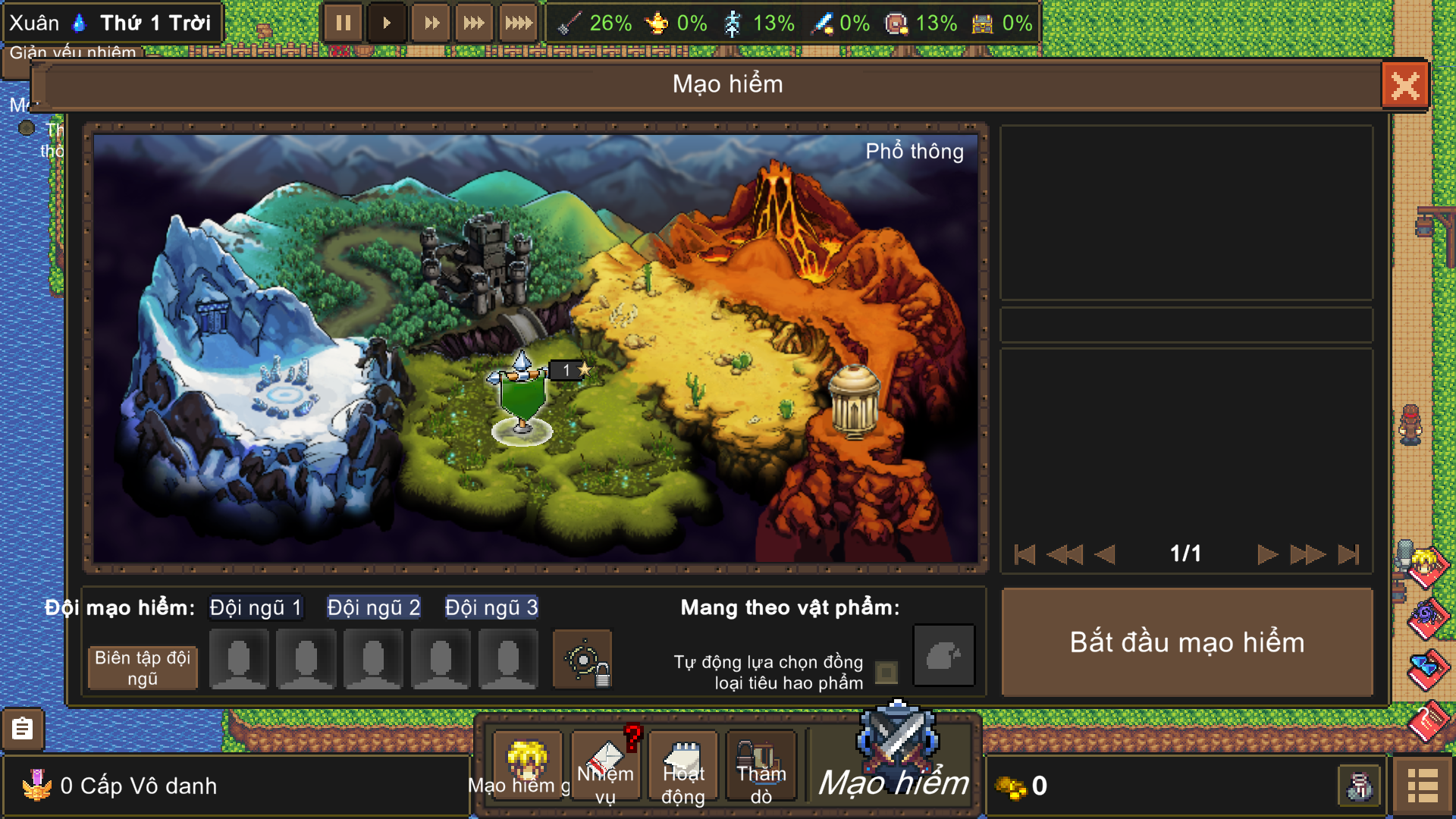The width and height of the screenshot is (1456, 819).
Task: Close the Mạo hiểm window
Action: [1404, 85]
